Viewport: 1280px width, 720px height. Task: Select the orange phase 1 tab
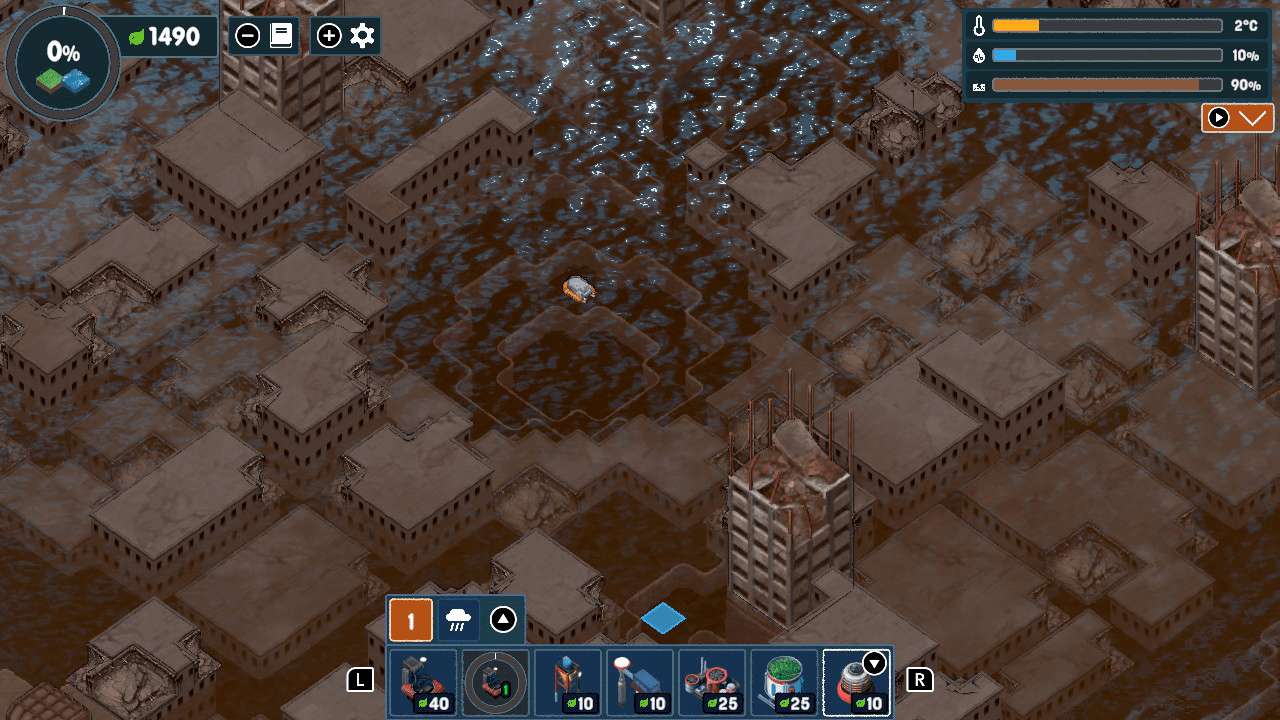point(410,620)
